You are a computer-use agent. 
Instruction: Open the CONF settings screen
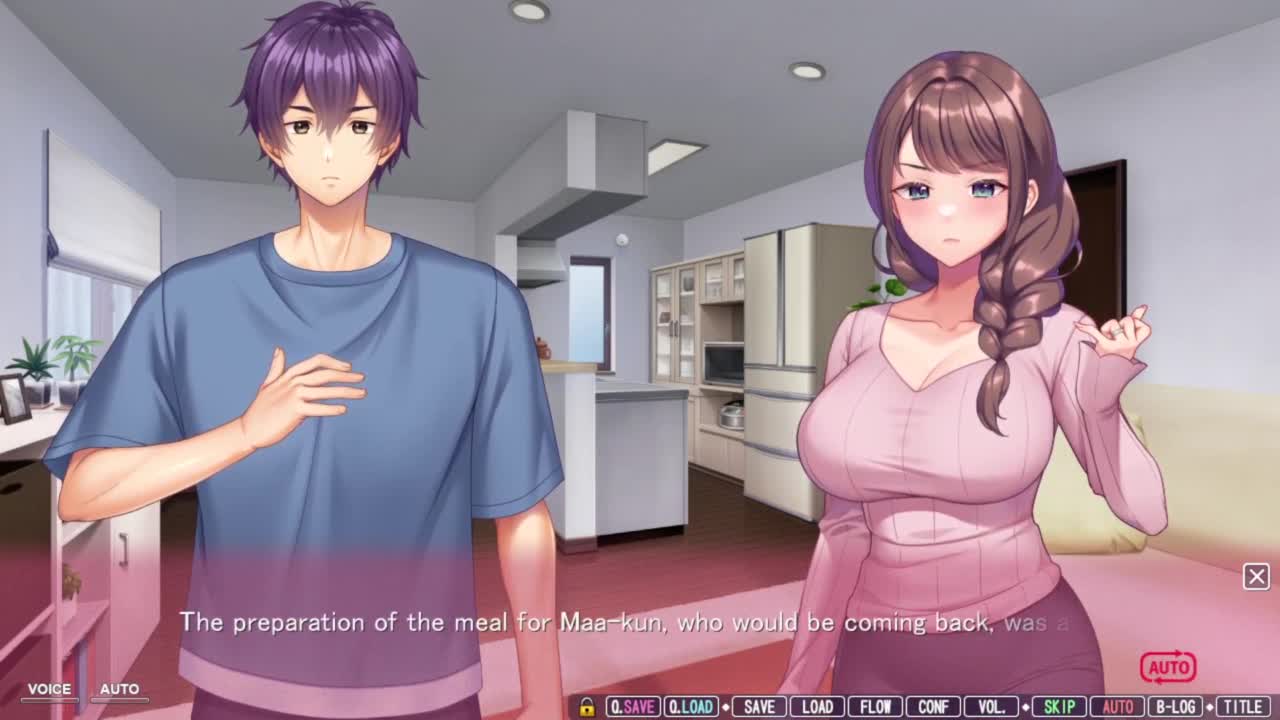click(x=933, y=707)
